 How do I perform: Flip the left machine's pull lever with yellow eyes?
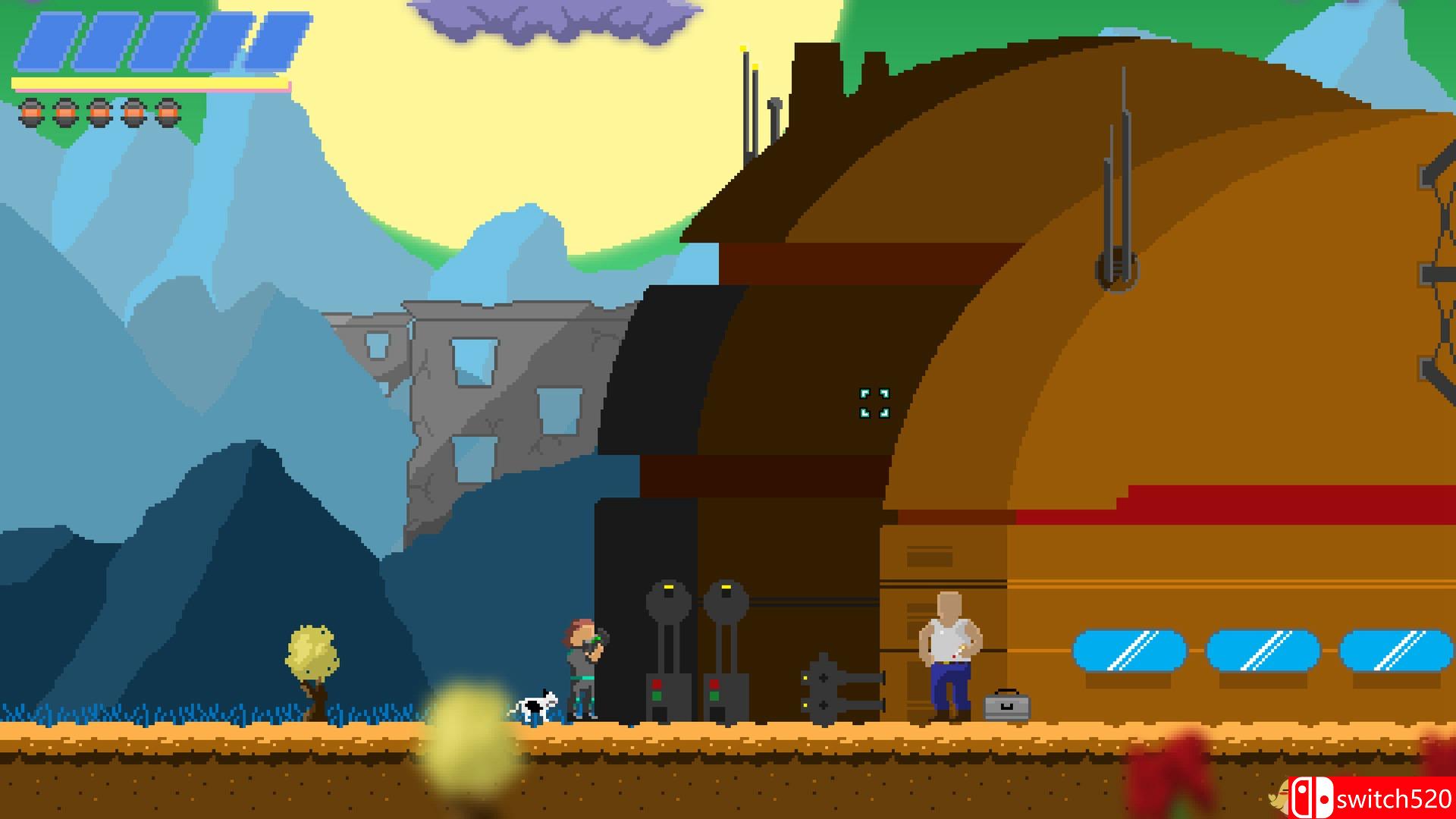click(669, 599)
